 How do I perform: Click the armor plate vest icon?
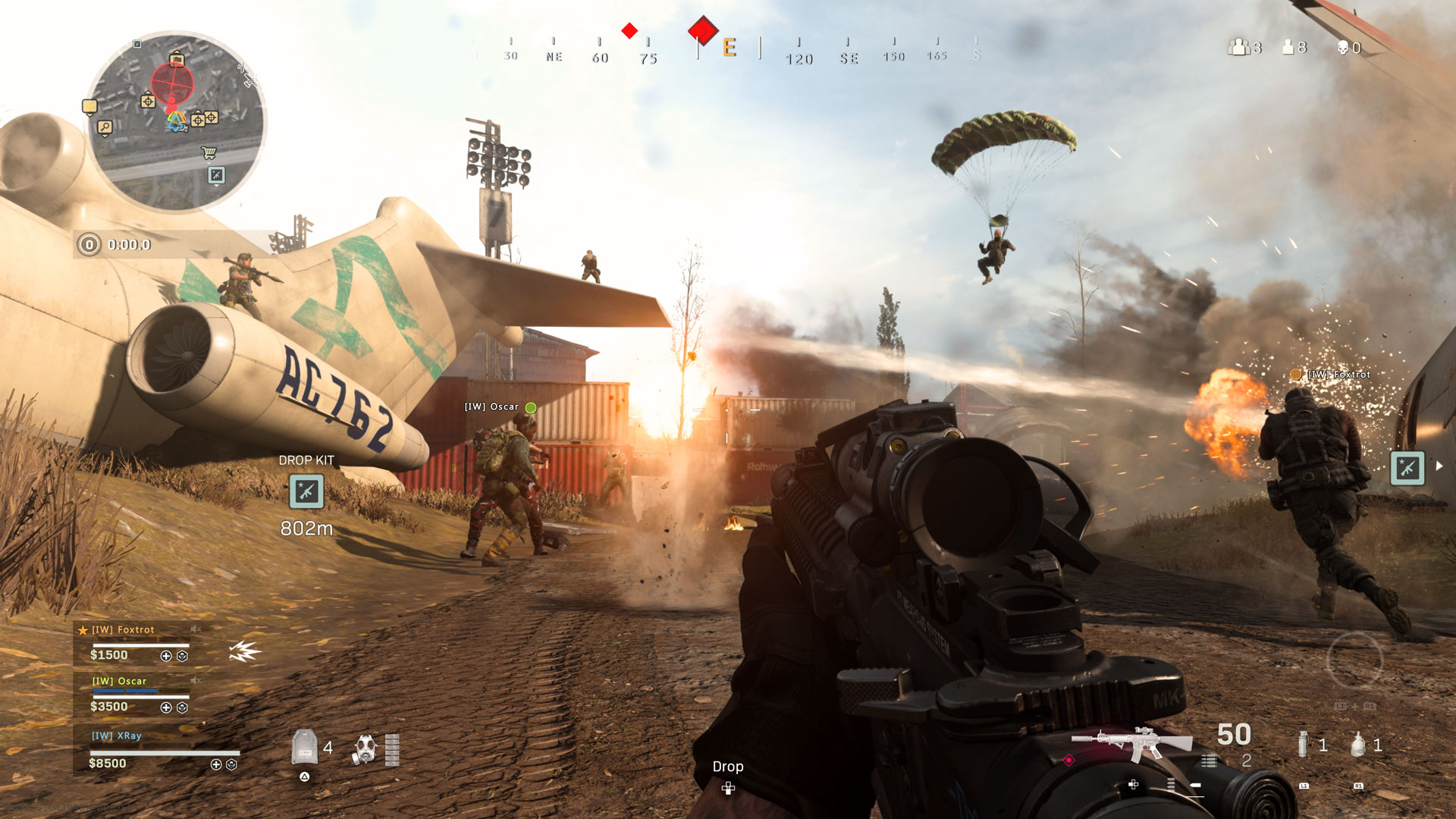pos(303,747)
